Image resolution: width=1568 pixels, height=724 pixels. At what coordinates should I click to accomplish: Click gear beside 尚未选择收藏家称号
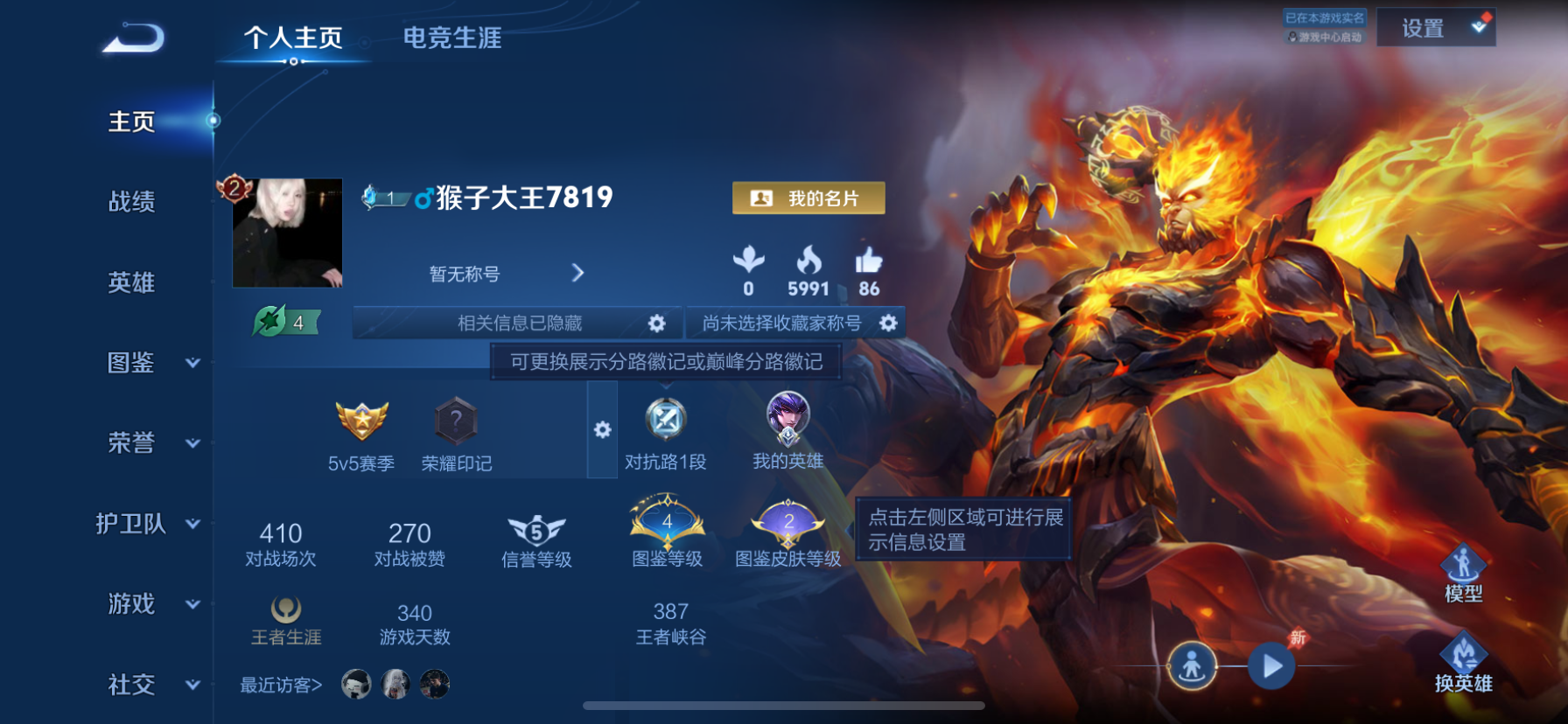pyautogui.click(x=889, y=323)
